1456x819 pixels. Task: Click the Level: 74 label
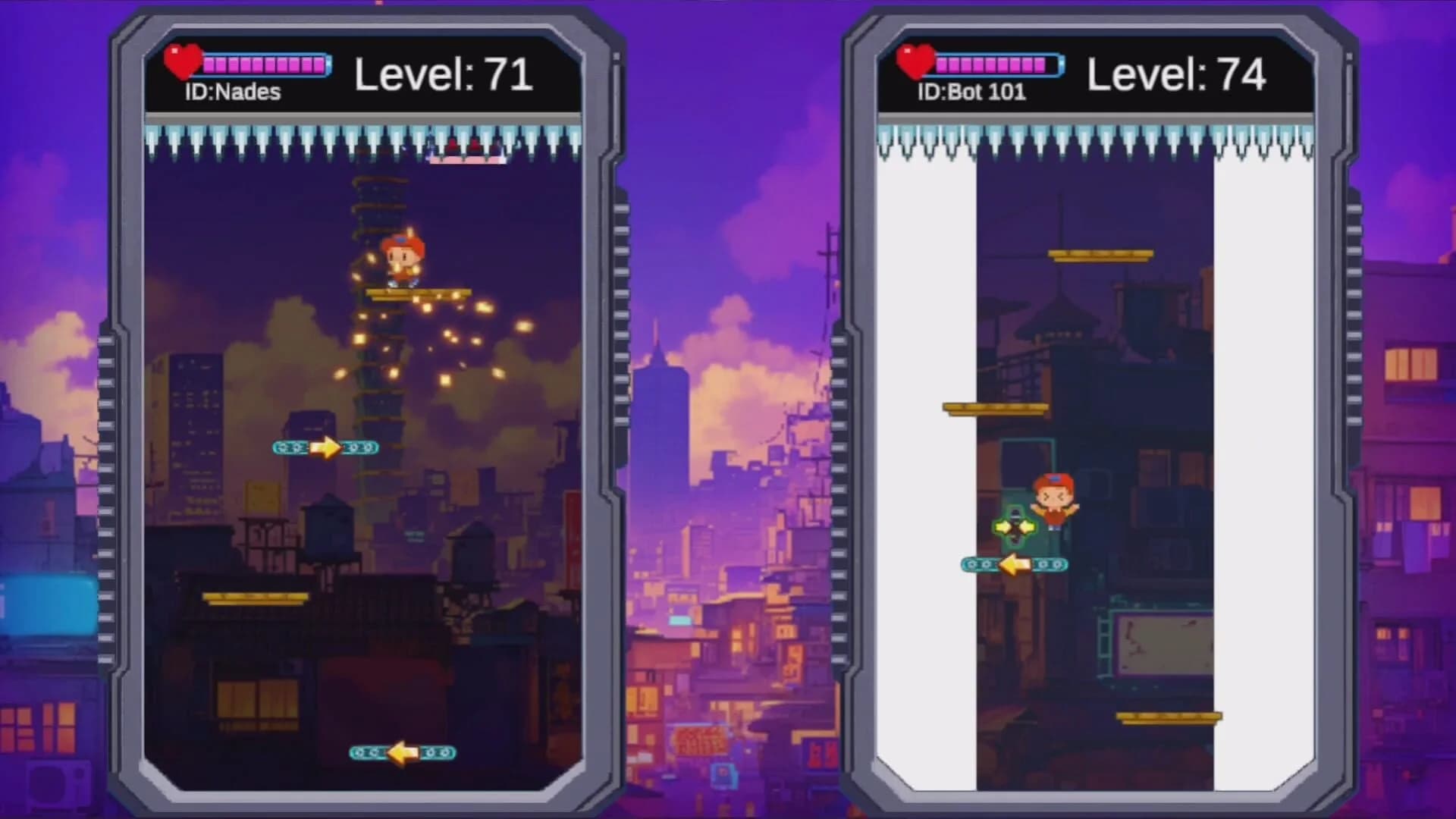click(x=1176, y=73)
